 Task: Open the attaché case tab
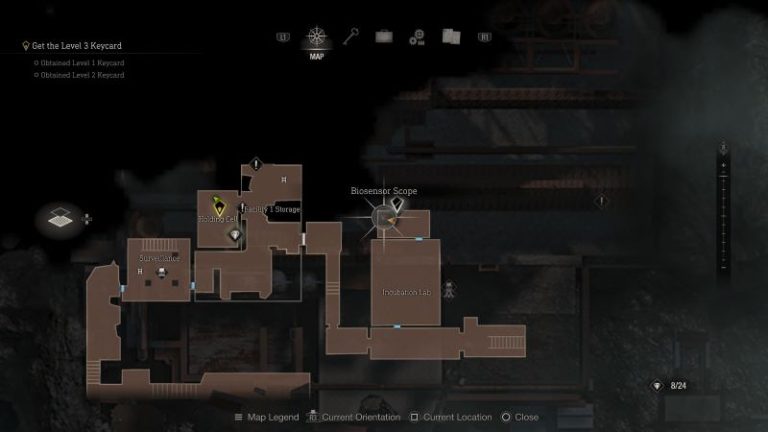coord(384,37)
